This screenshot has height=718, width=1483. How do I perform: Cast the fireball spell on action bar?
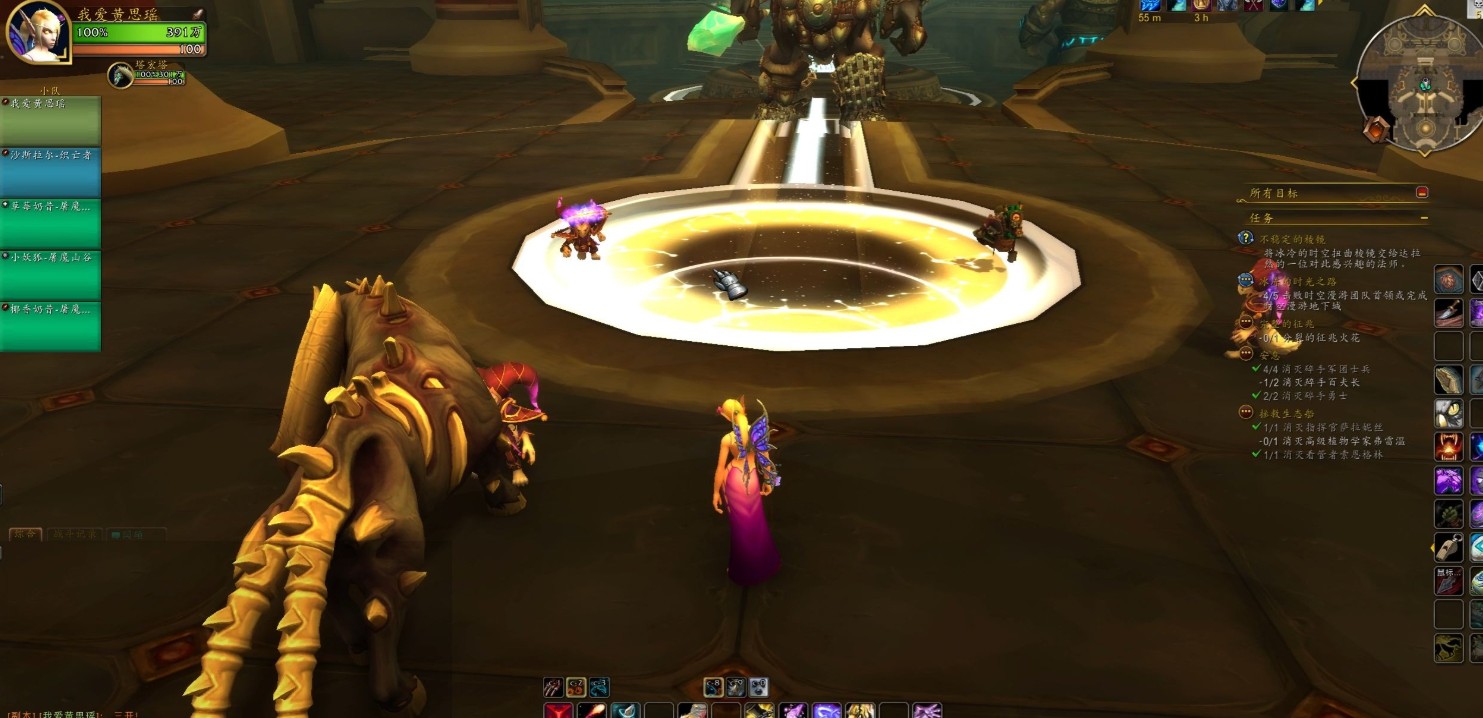(592, 711)
